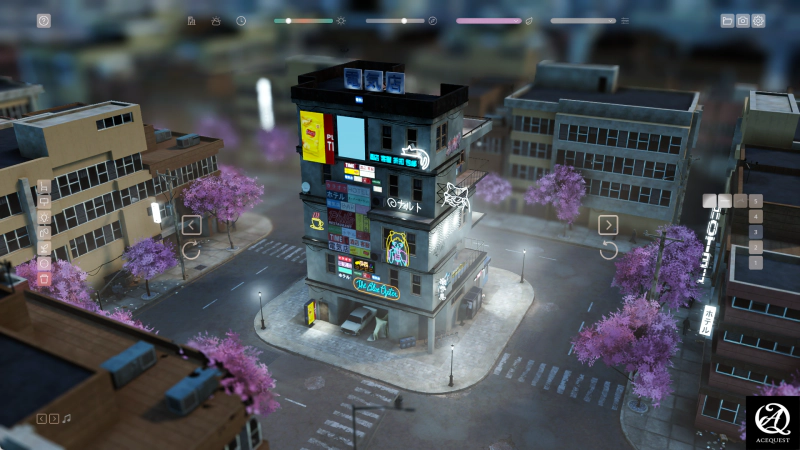Select the chair furniture category

point(44,186)
